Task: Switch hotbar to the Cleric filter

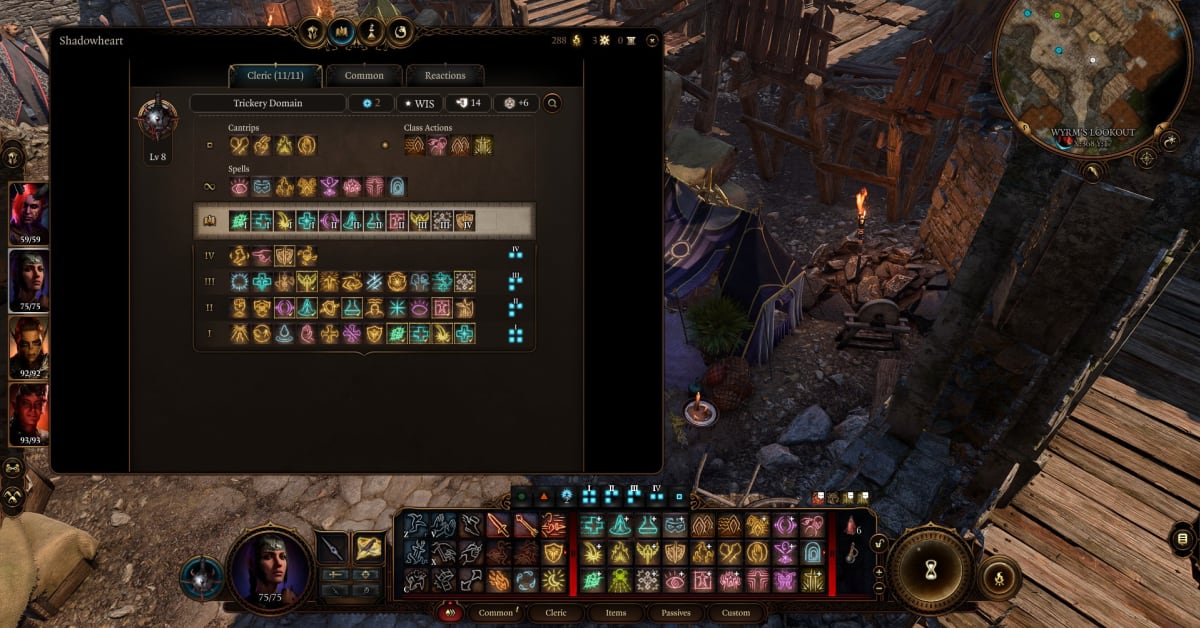Action: 556,612
